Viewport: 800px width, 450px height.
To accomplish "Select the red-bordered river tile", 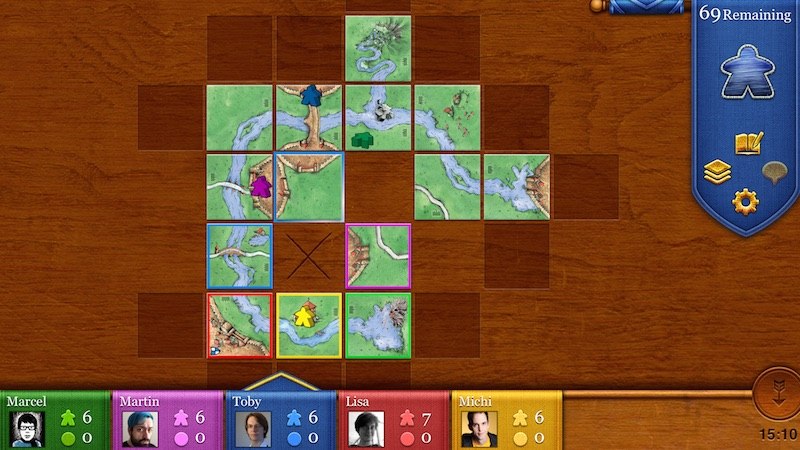I will point(240,325).
